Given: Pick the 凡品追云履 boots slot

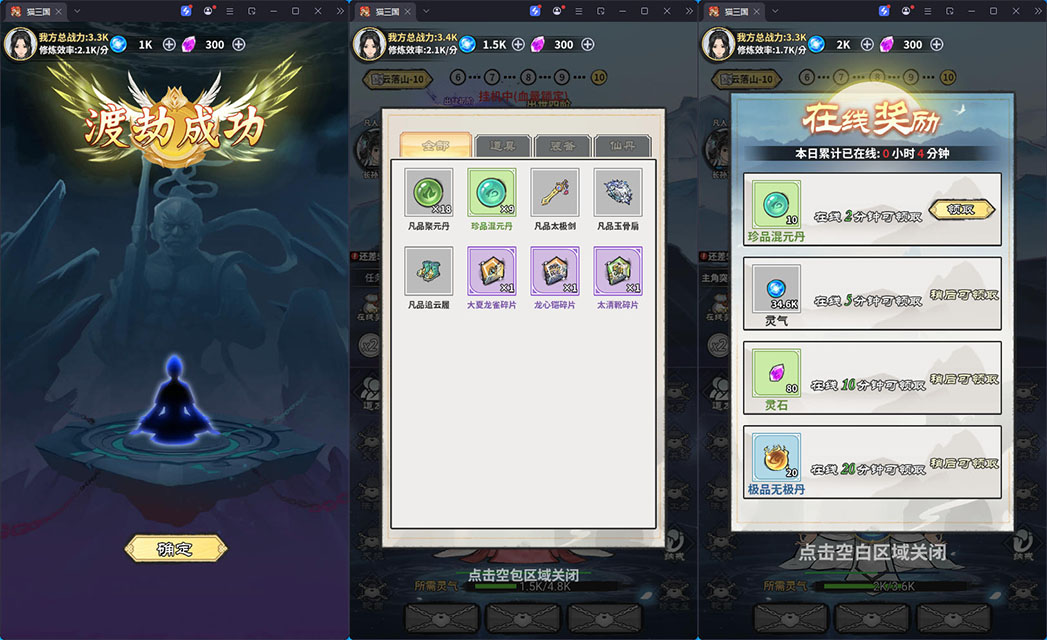Looking at the screenshot, I should tap(429, 271).
